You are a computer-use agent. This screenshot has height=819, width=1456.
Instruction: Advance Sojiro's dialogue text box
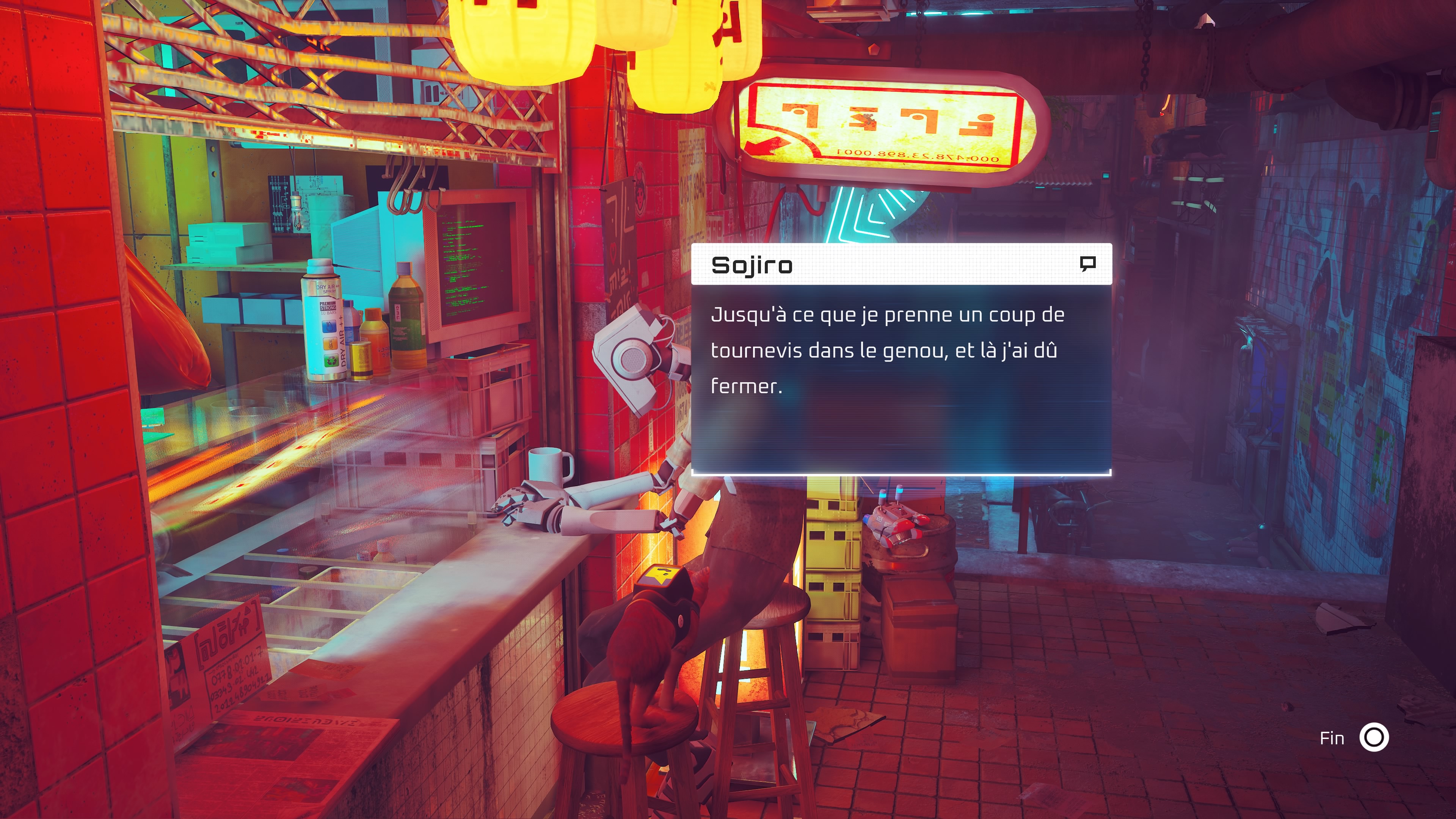click(901, 378)
